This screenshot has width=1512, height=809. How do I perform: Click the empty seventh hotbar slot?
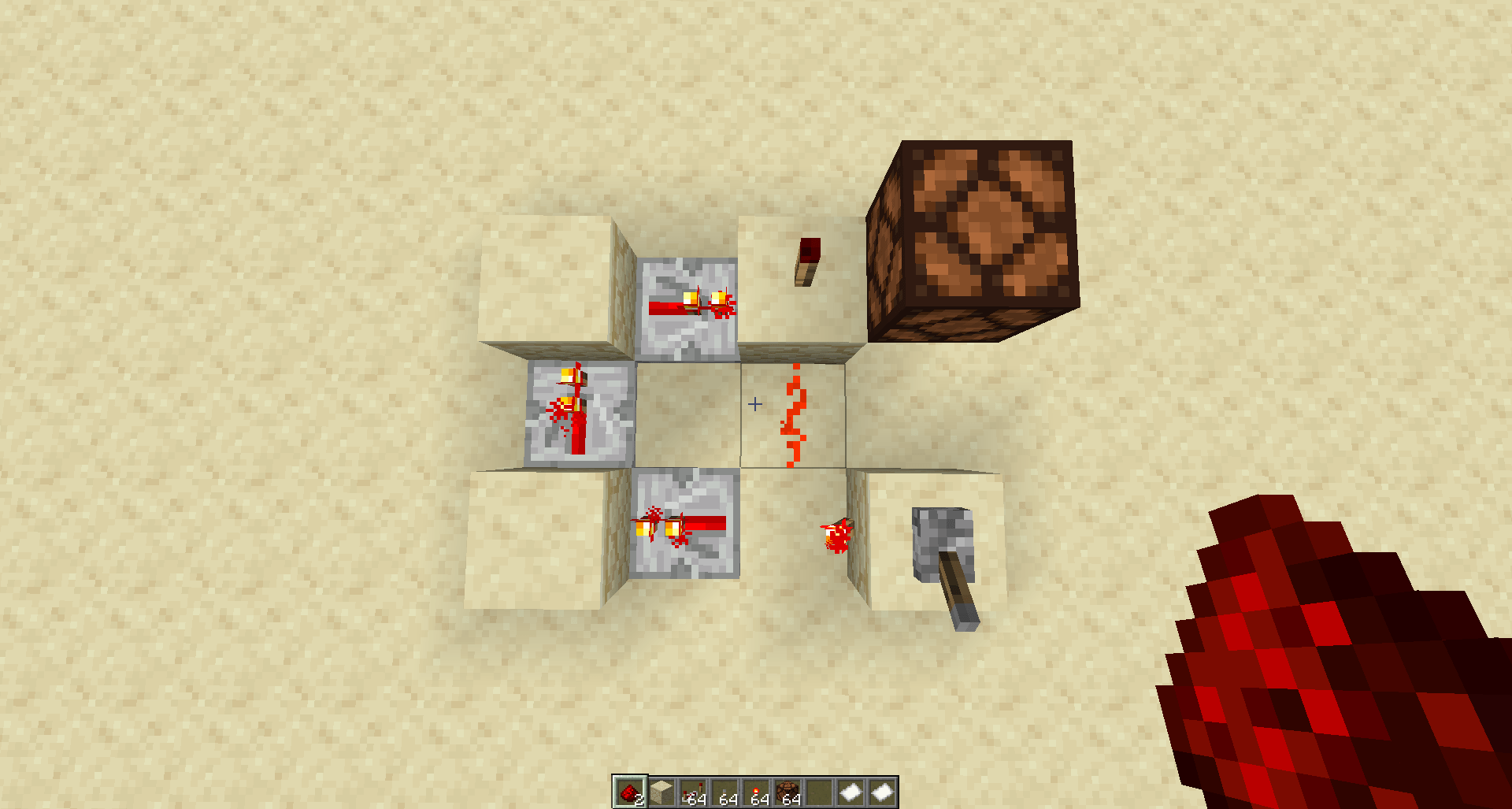(x=820, y=790)
